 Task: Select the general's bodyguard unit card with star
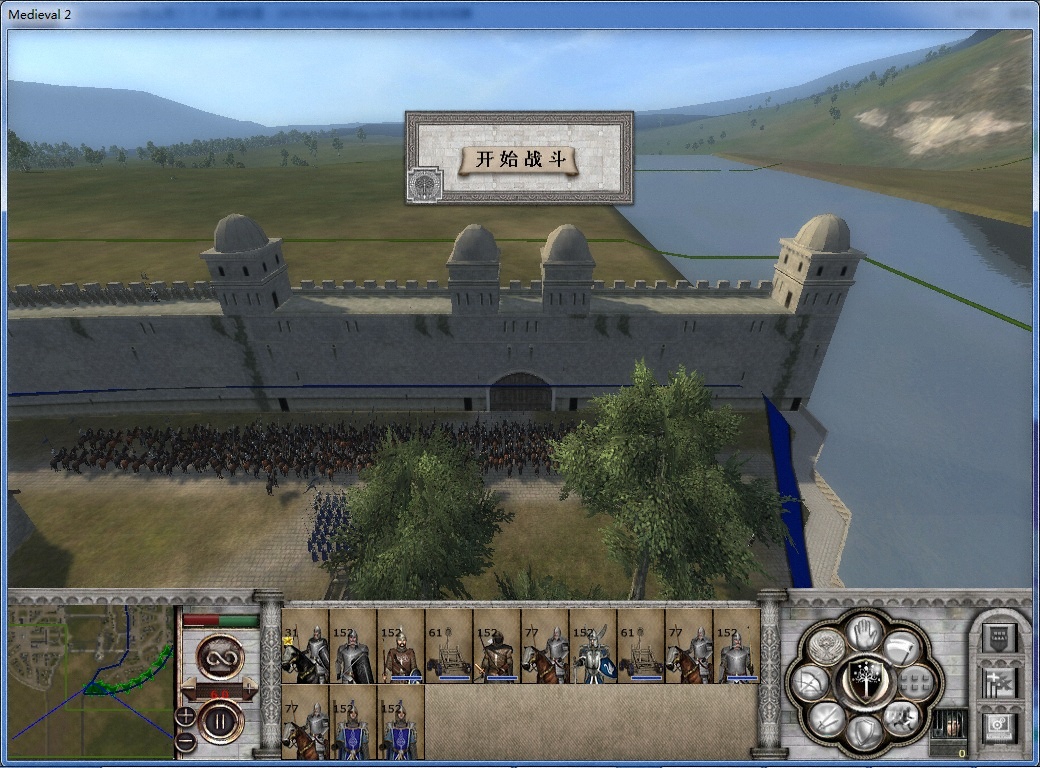point(305,647)
